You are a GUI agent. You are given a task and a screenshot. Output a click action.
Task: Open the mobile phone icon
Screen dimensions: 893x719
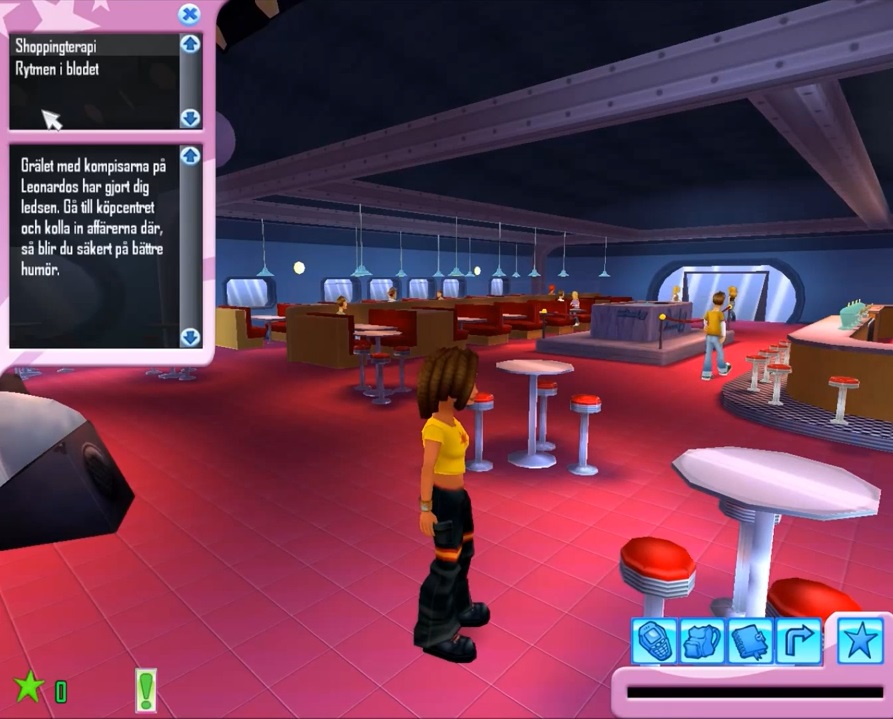[655, 641]
